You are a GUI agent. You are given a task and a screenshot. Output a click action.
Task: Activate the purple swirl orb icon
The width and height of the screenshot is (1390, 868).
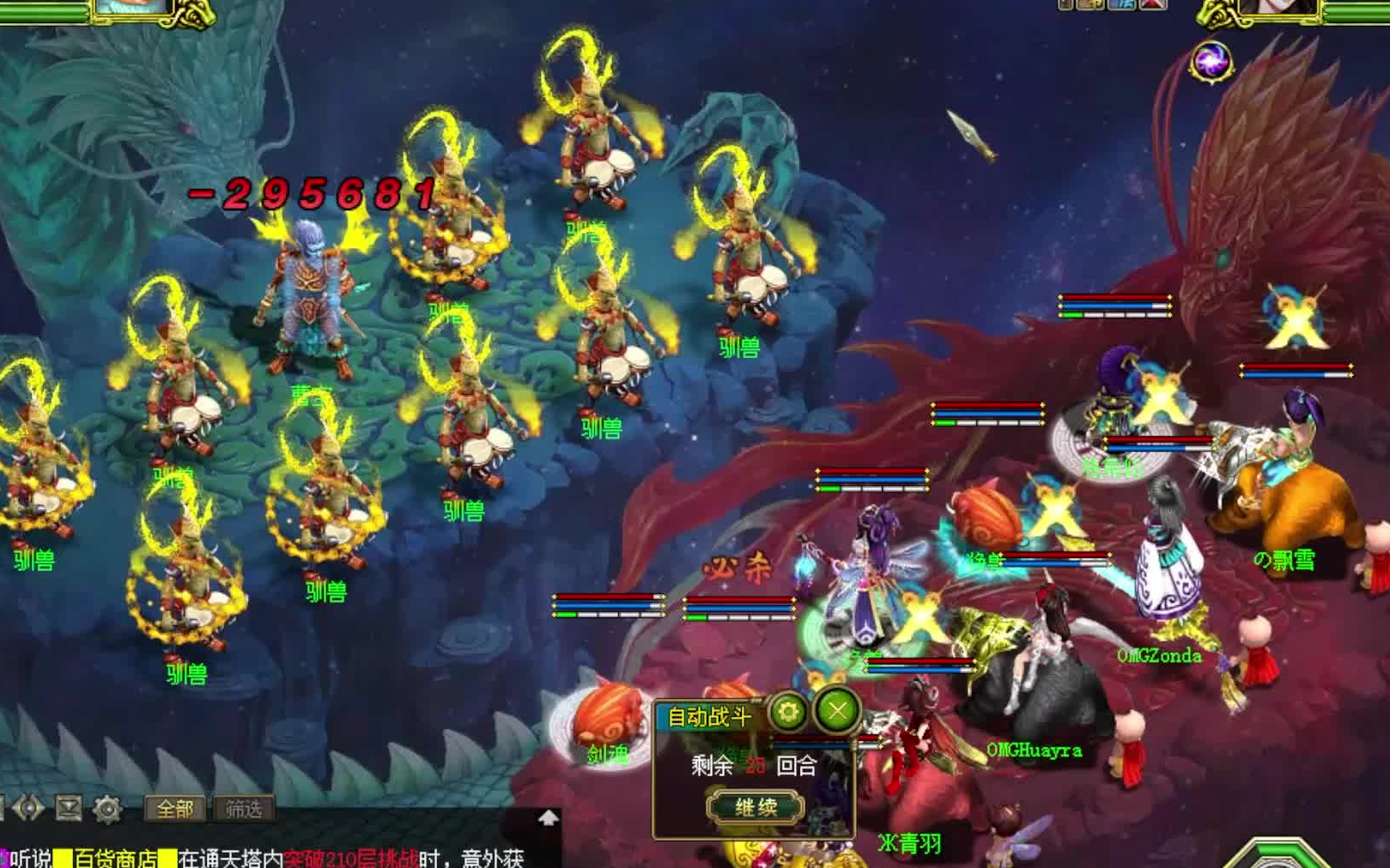[1211, 62]
